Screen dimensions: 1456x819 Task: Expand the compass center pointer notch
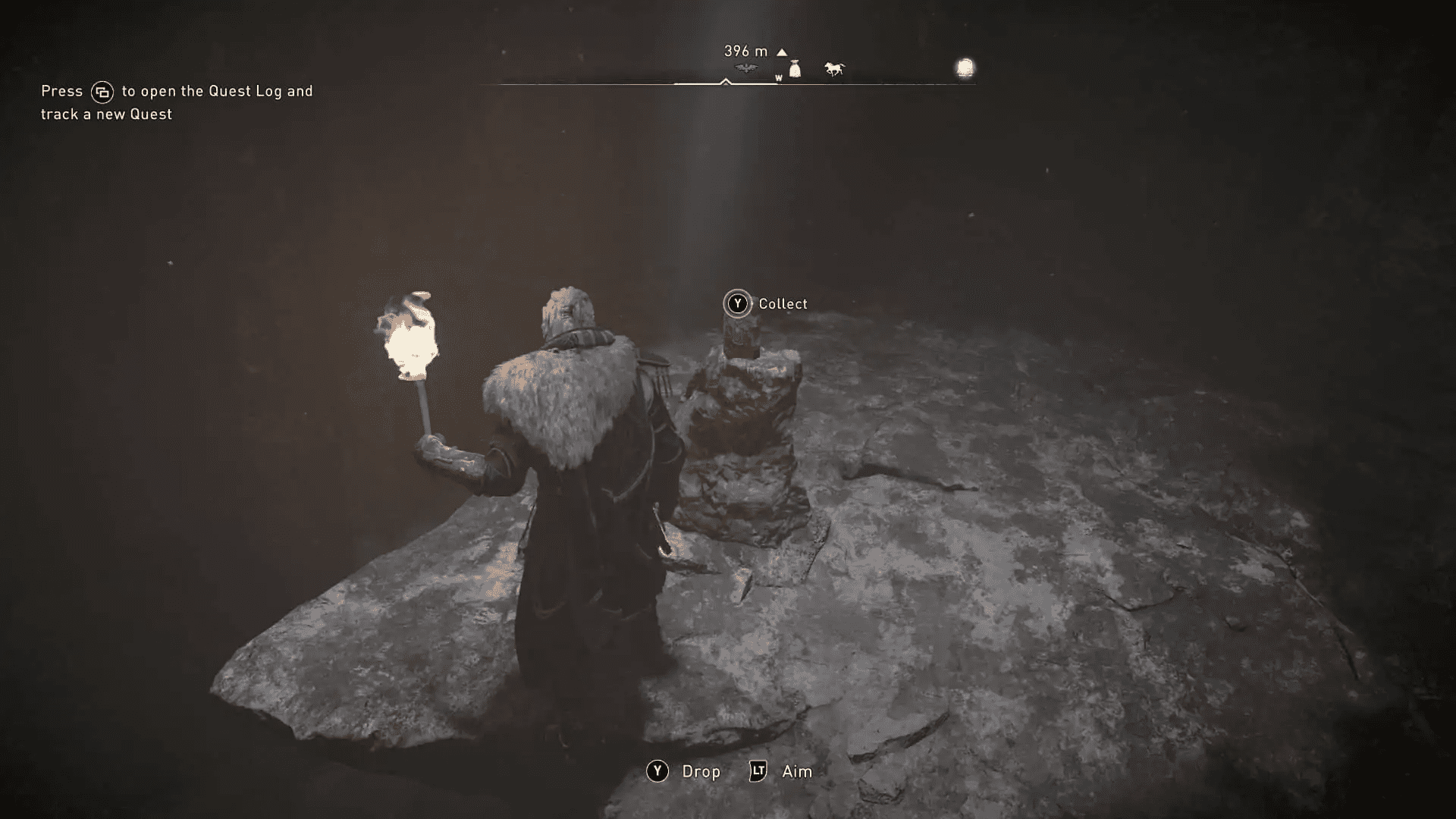point(726,82)
